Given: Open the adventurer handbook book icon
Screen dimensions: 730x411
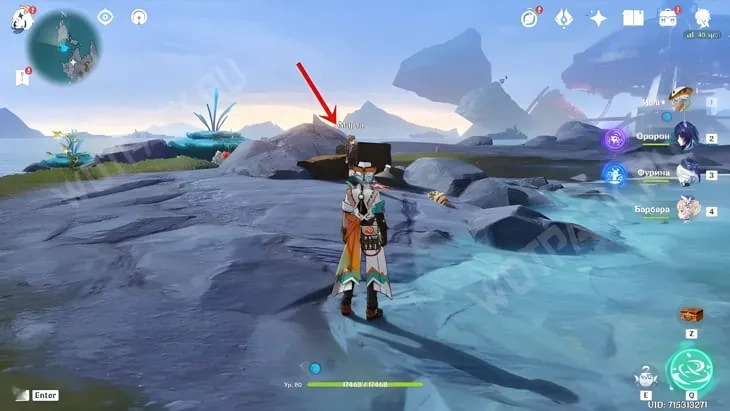Looking at the screenshot, I should click(632, 18).
